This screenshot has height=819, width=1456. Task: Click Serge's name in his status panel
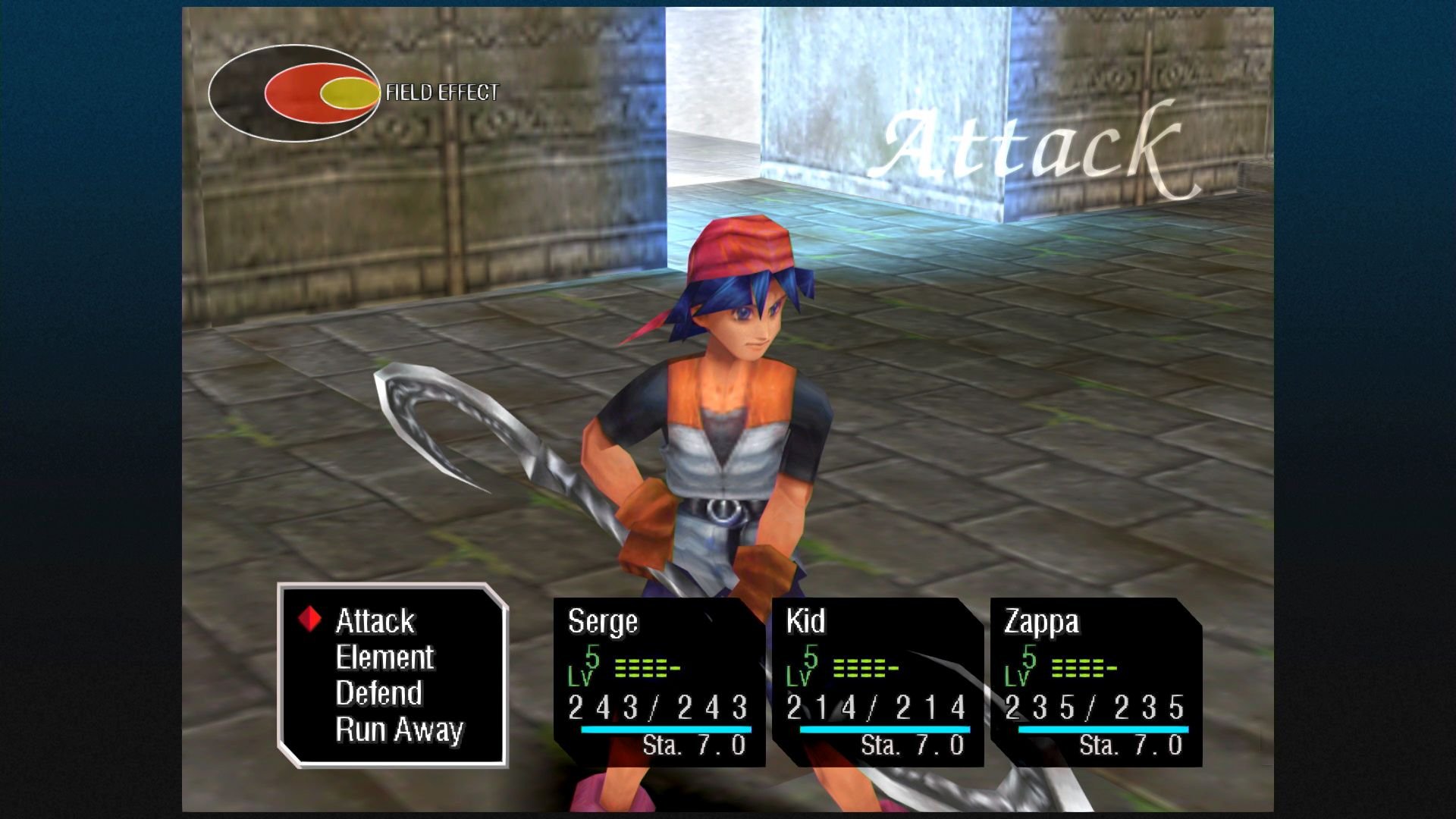coord(603,623)
